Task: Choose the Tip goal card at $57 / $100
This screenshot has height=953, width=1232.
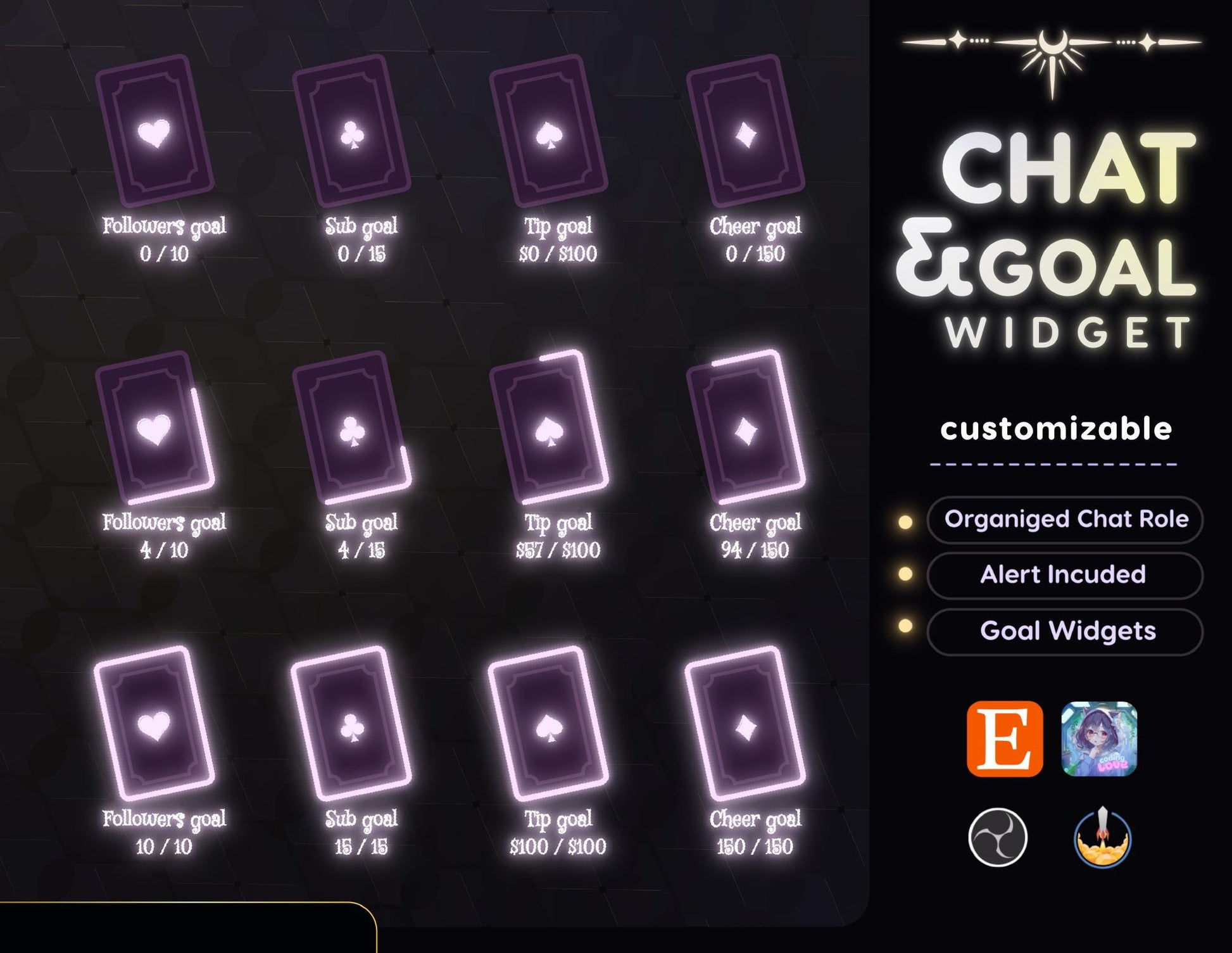Action: (x=549, y=427)
